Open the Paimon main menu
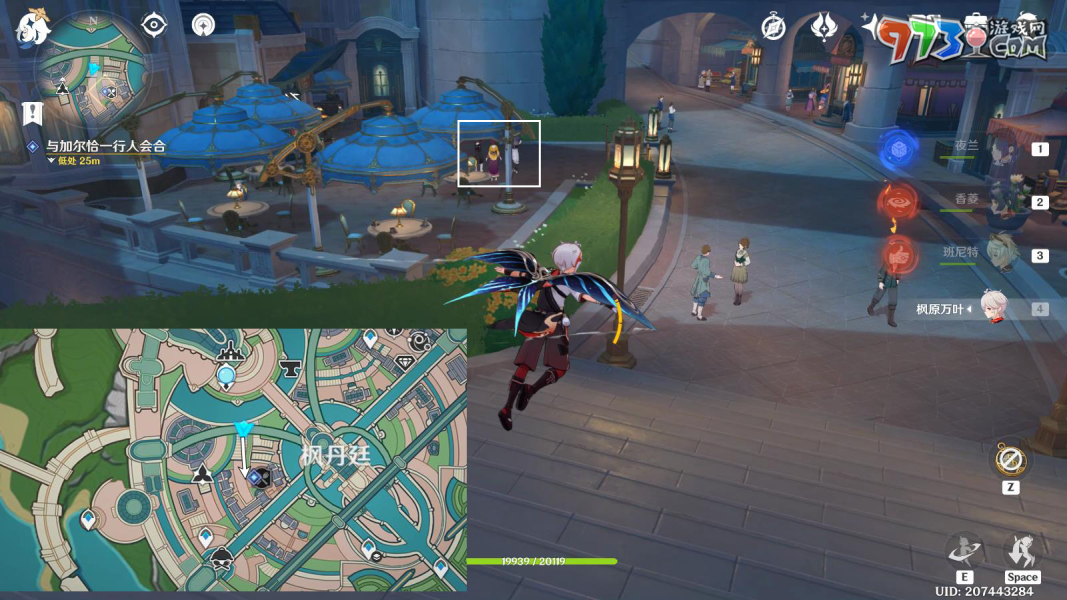The height and width of the screenshot is (600, 1067). click(x=33, y=27)
